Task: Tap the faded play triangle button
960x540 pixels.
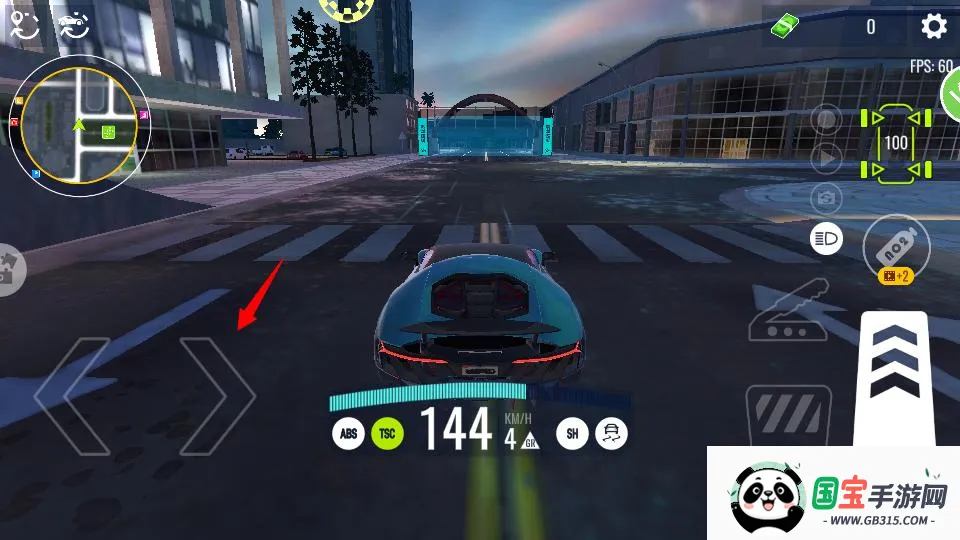Action: click(826, 157)
